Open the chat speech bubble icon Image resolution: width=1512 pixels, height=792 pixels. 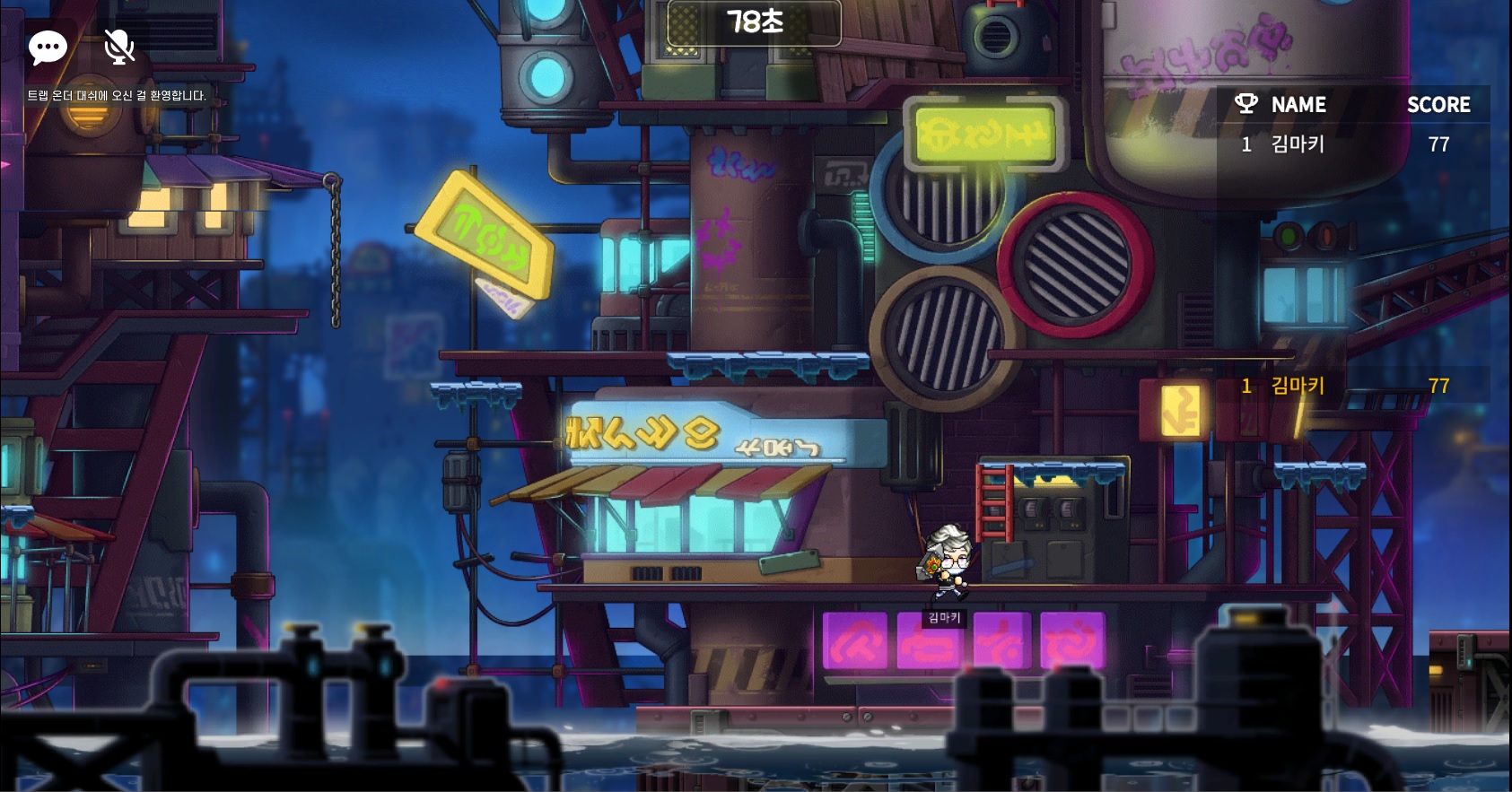pyautogui.click(x=48, y=47)
